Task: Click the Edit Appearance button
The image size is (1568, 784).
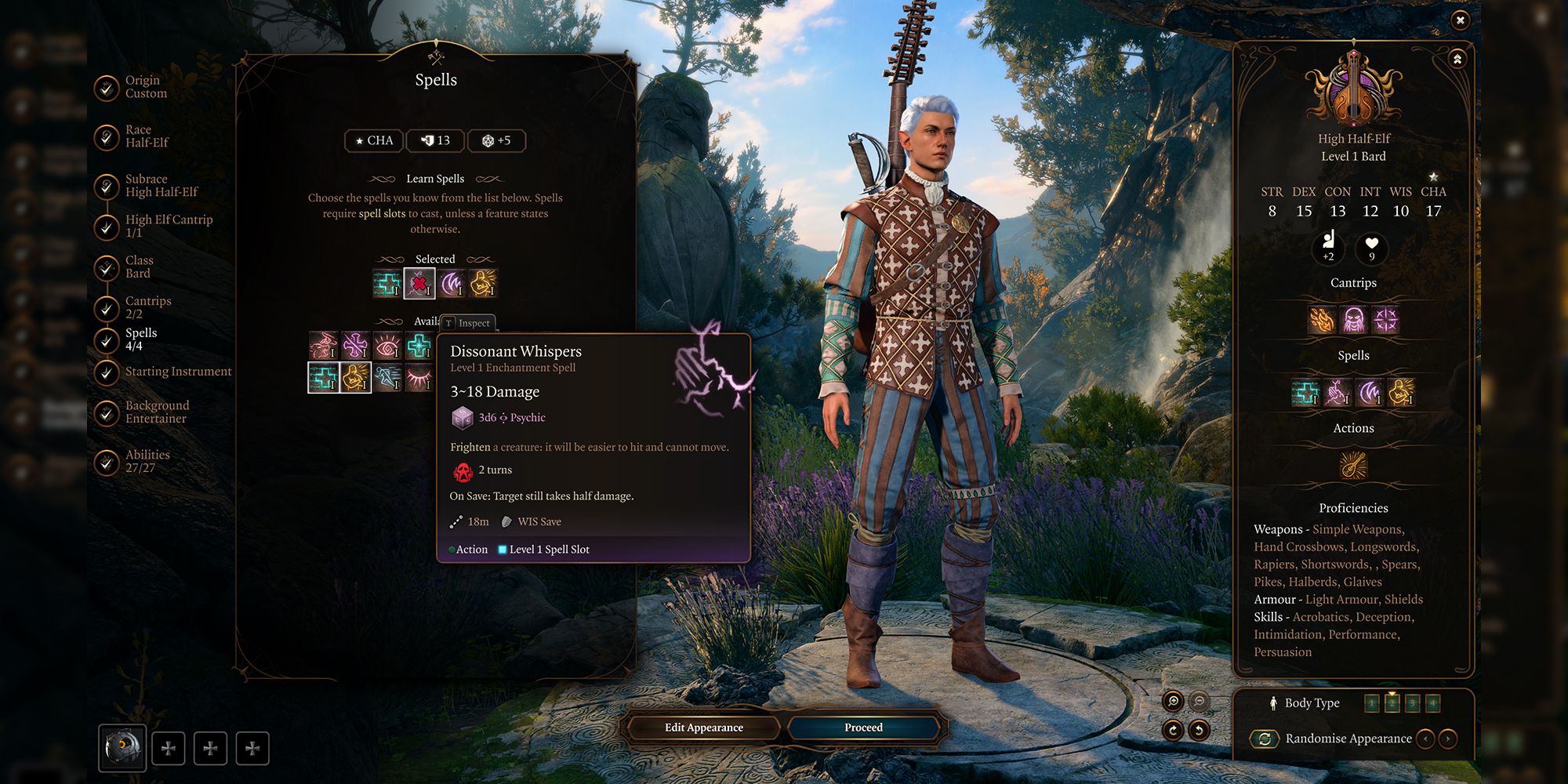Action: 703,728
